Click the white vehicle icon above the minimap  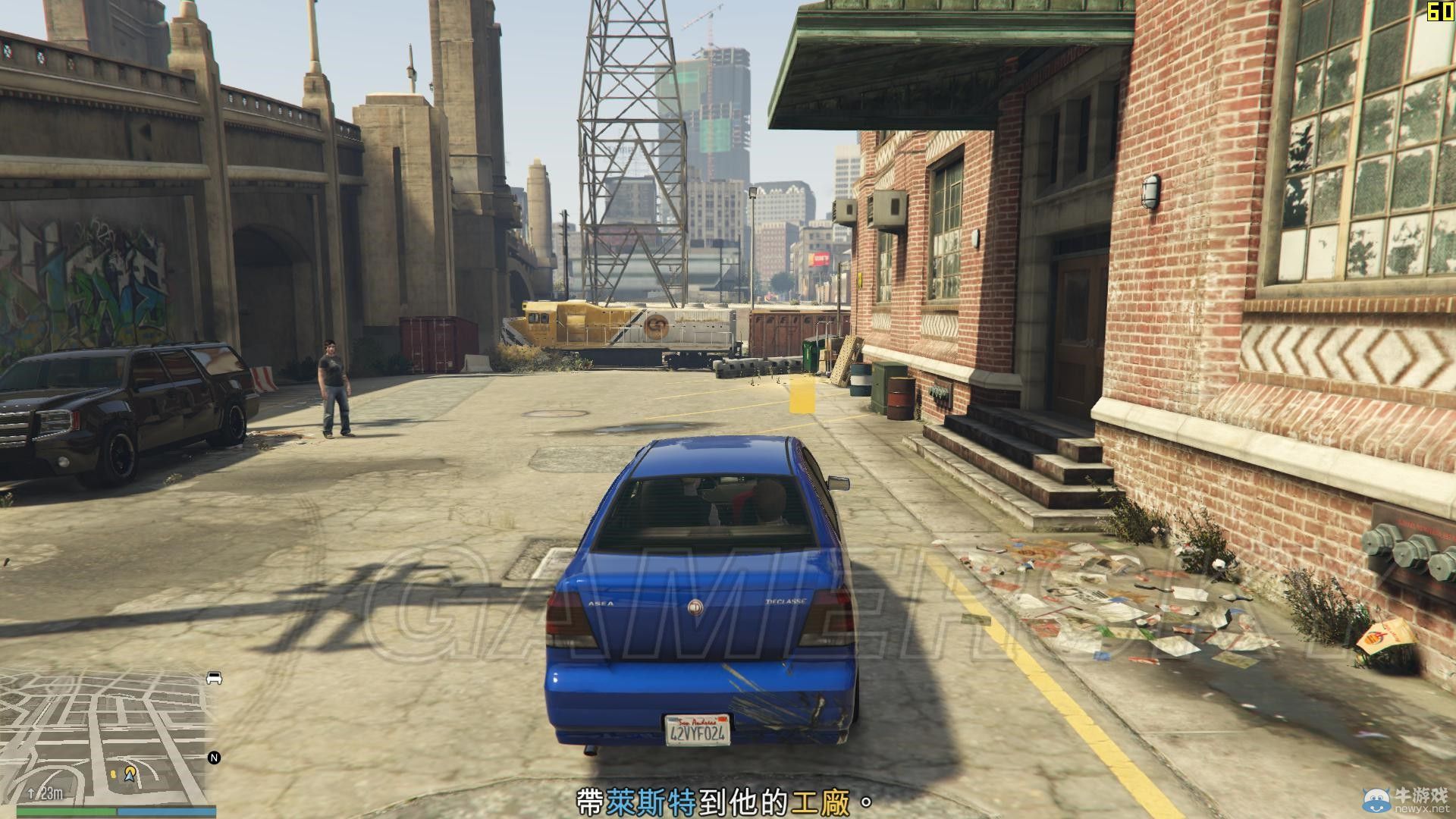coord(213,678)
